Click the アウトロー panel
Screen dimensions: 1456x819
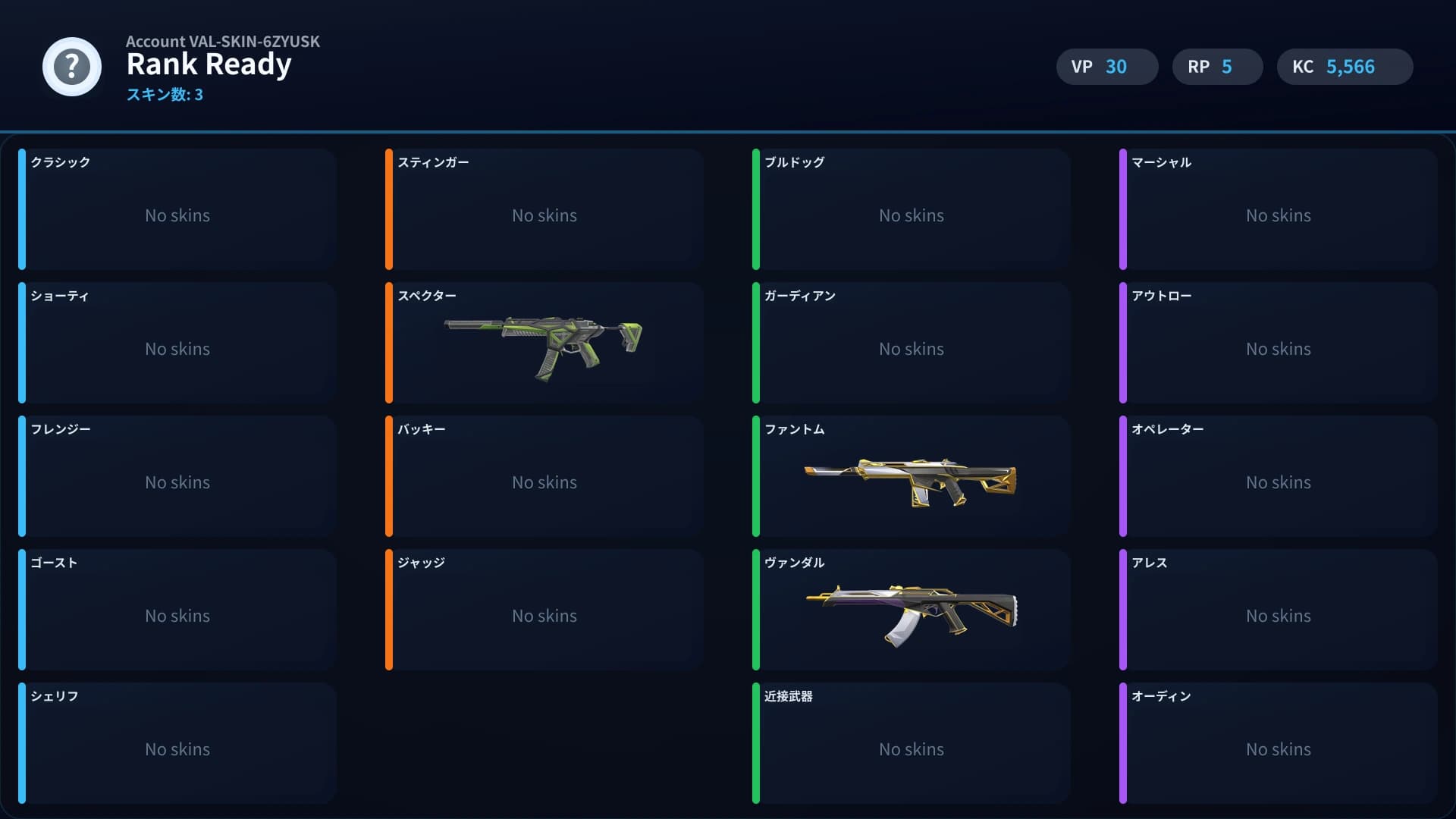click(1279, 343)
